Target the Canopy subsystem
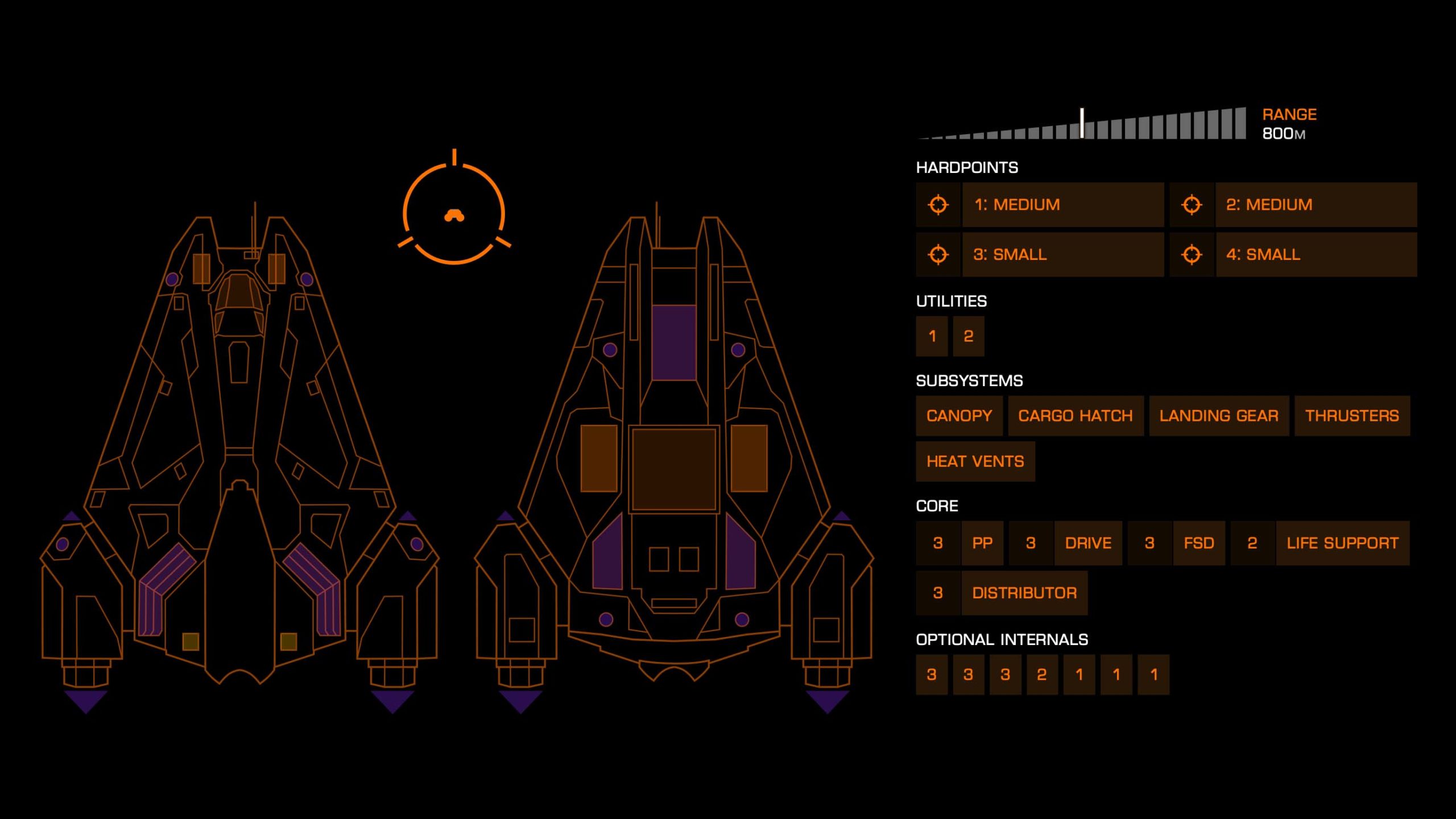 coord(958,416)
